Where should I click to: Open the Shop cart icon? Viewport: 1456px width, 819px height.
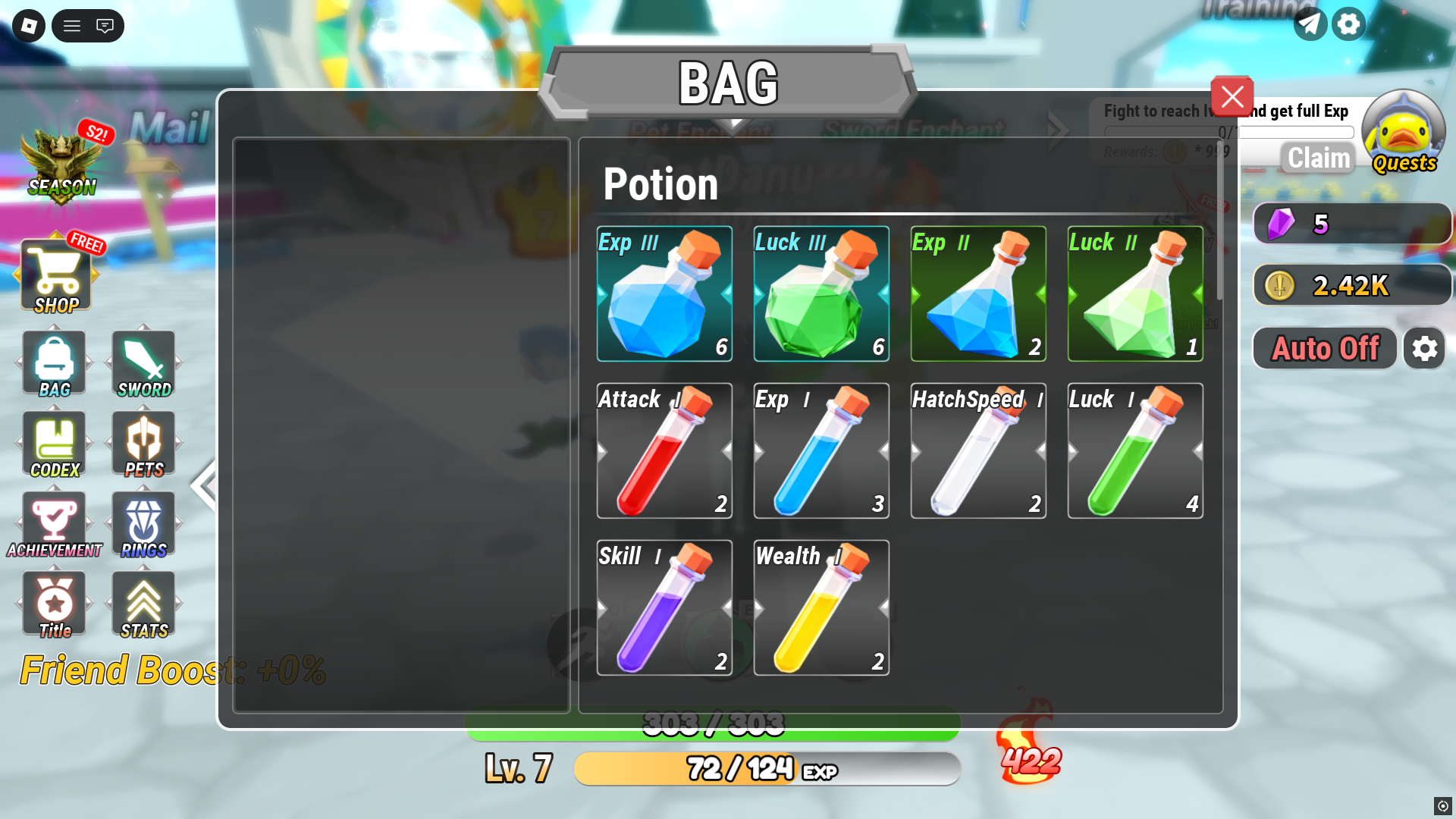56,276
